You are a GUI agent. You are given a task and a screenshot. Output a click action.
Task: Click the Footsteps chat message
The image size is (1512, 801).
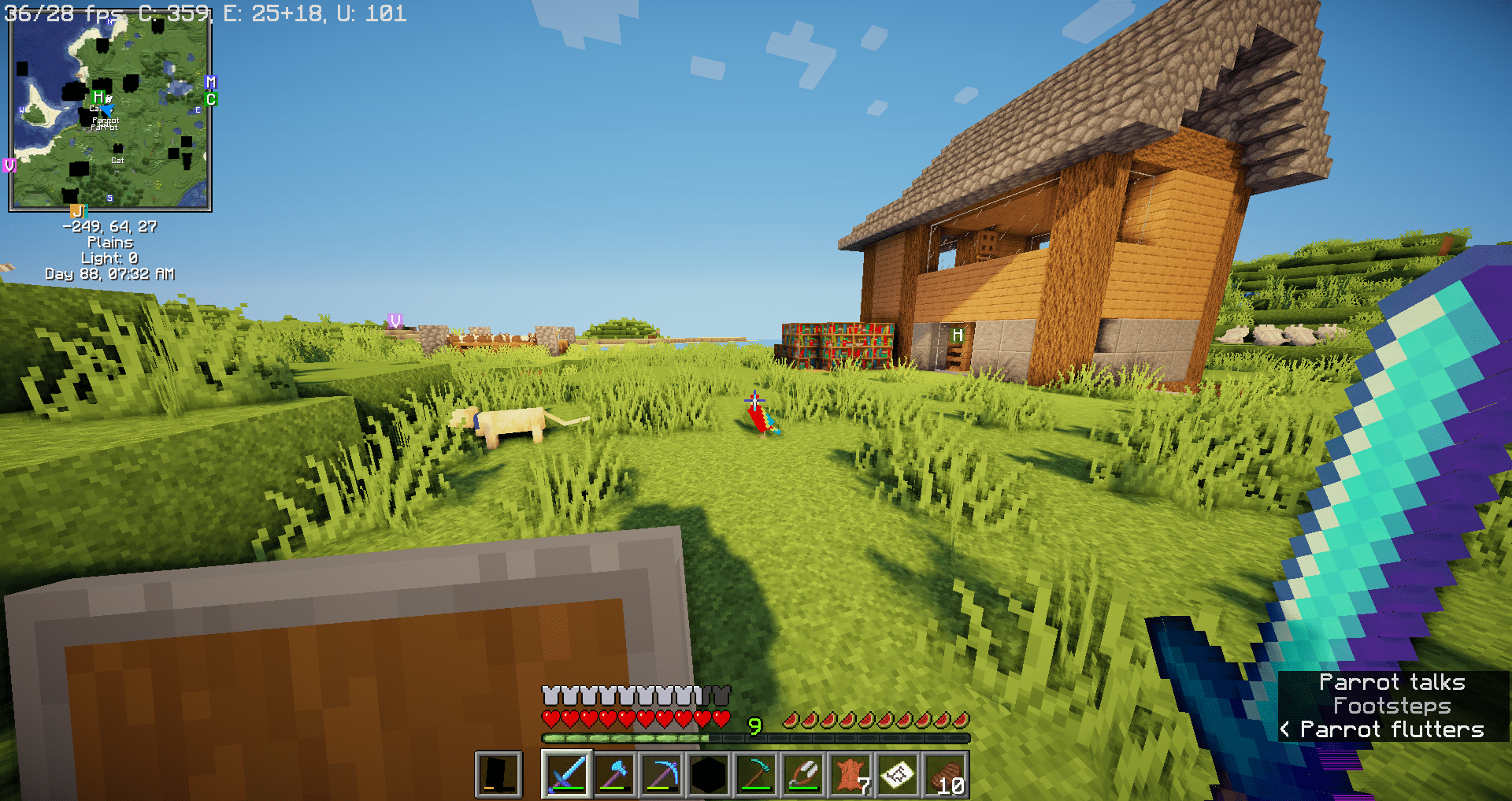pos(1391,706)
